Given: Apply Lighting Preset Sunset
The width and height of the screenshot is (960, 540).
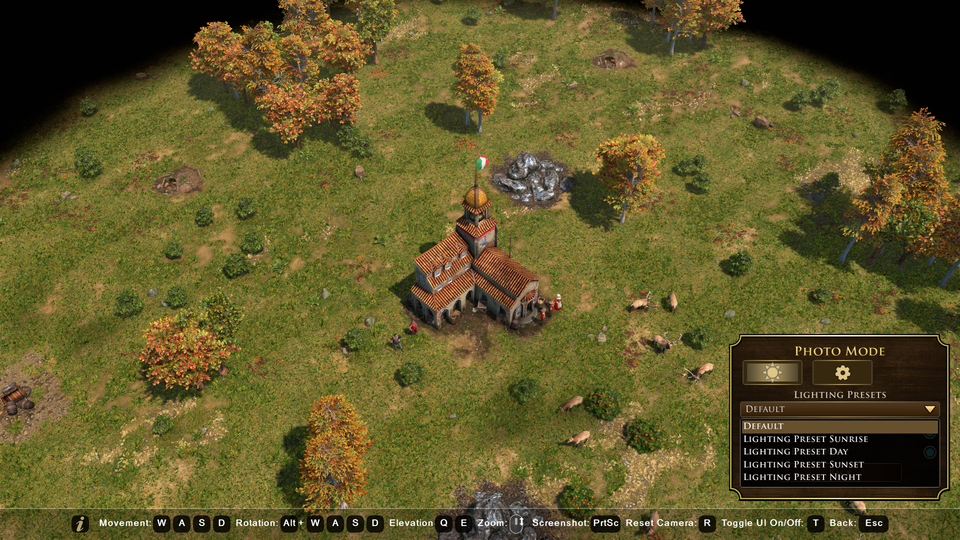Looking at the screenshot, I should coord(838,465).
